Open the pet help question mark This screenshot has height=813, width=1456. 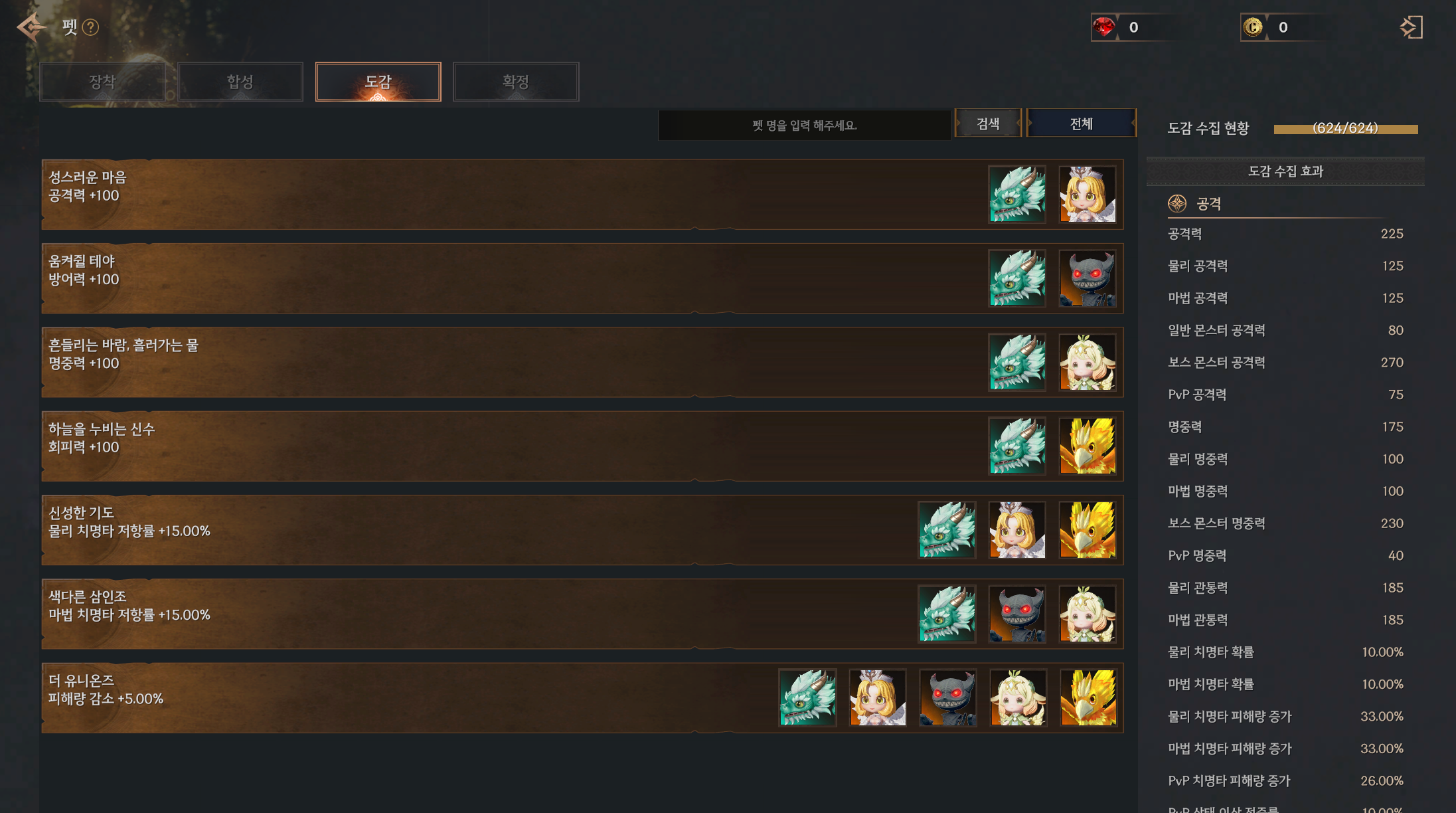coord(90,27)
